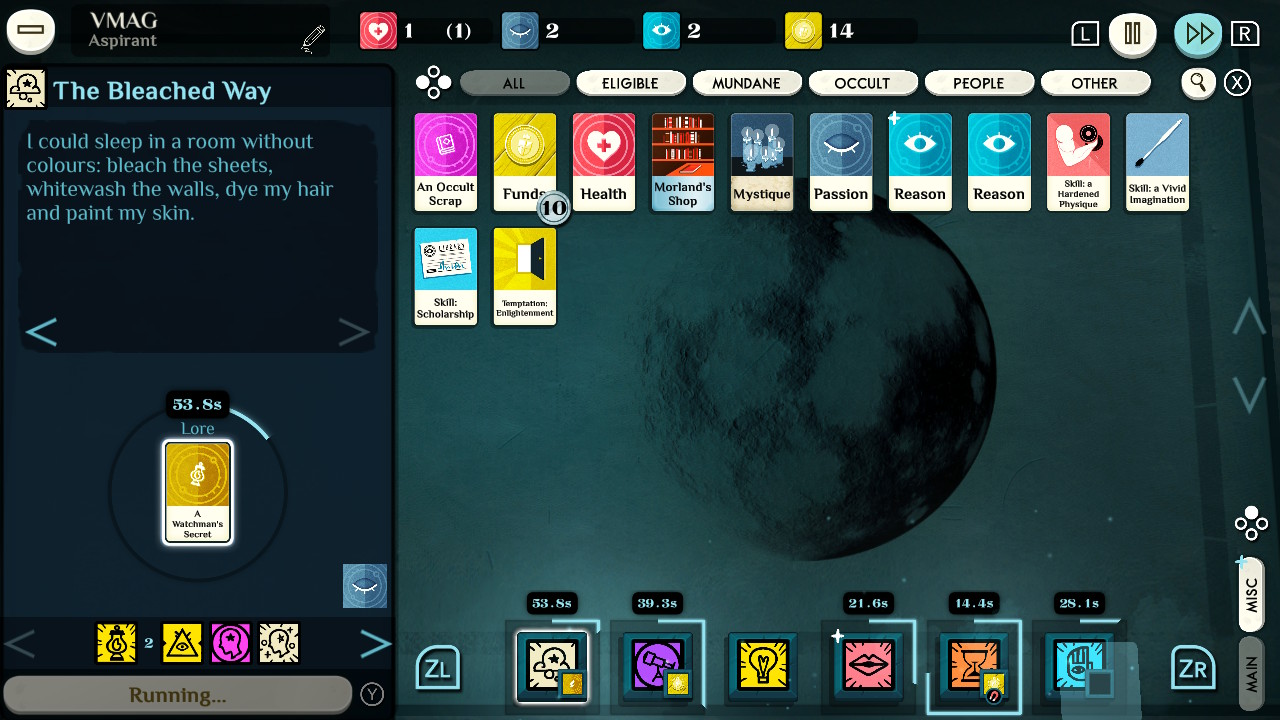Advance aspects with the right arrow in left panel
Screen dimensions: 1280x720
pos(375,643)
